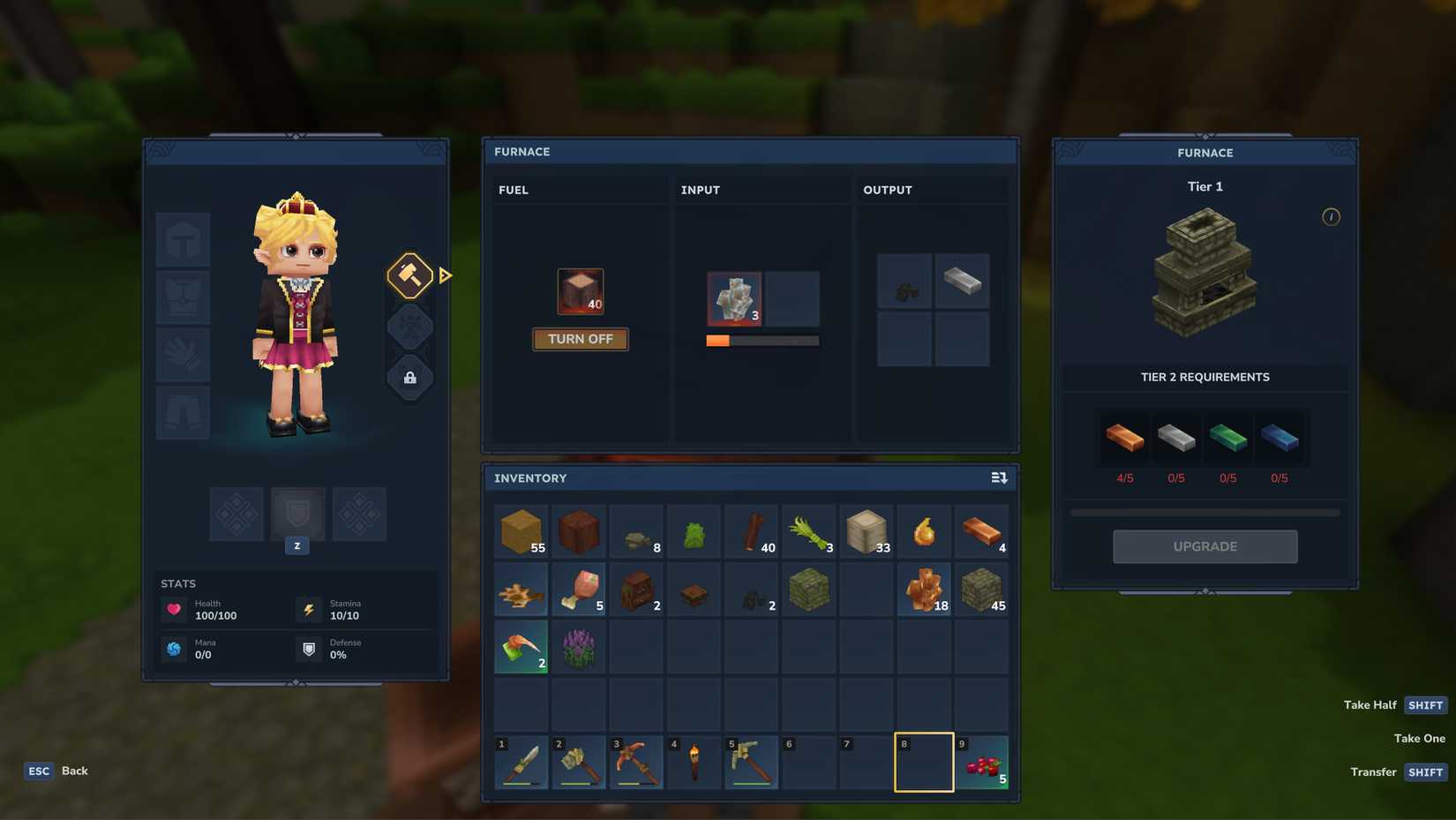The image size is (1456, 820).
Task: Click the info icon on the Furnace panel
Action: tap(1331, 216)
